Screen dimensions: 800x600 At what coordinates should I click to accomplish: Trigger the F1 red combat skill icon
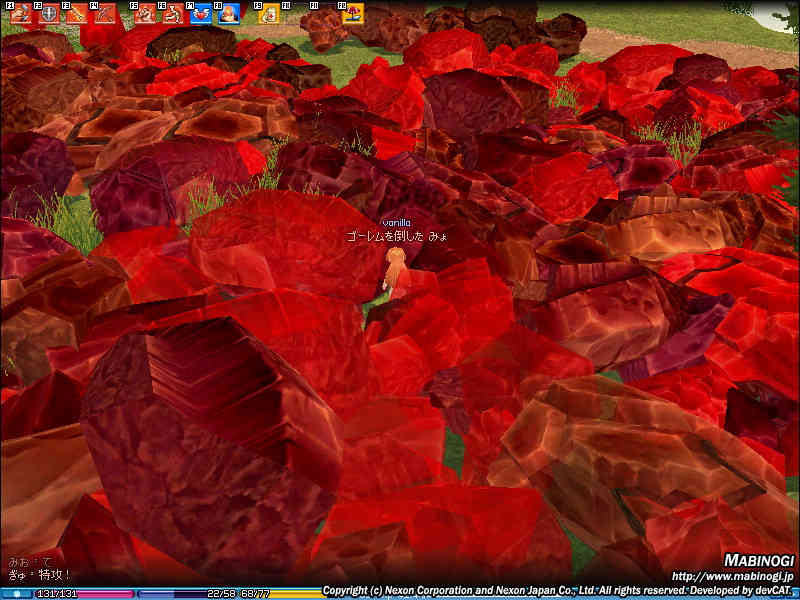click(21, 14)
